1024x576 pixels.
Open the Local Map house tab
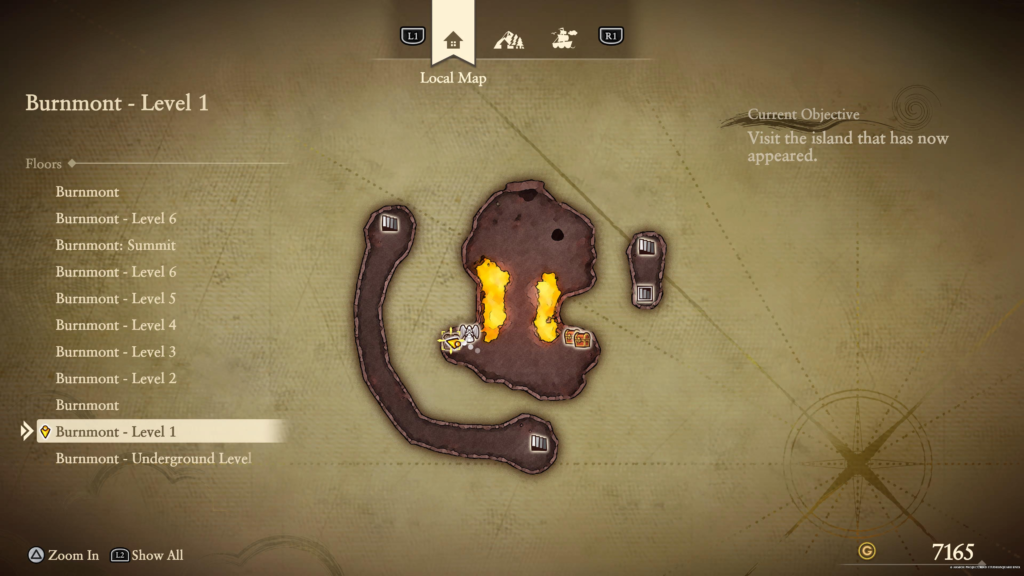[x=453, y=40]
